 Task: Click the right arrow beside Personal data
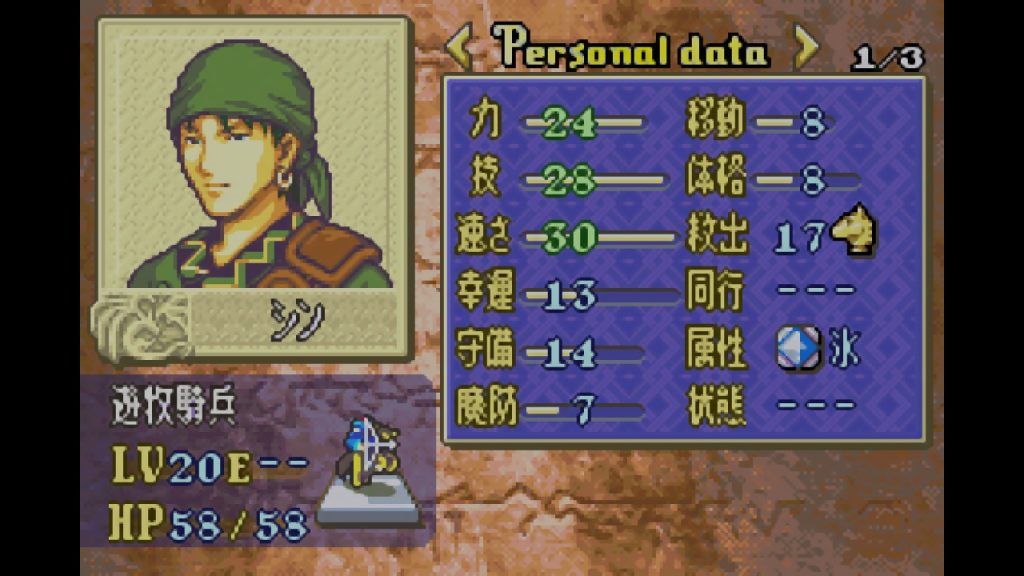[x=806, y=47]
